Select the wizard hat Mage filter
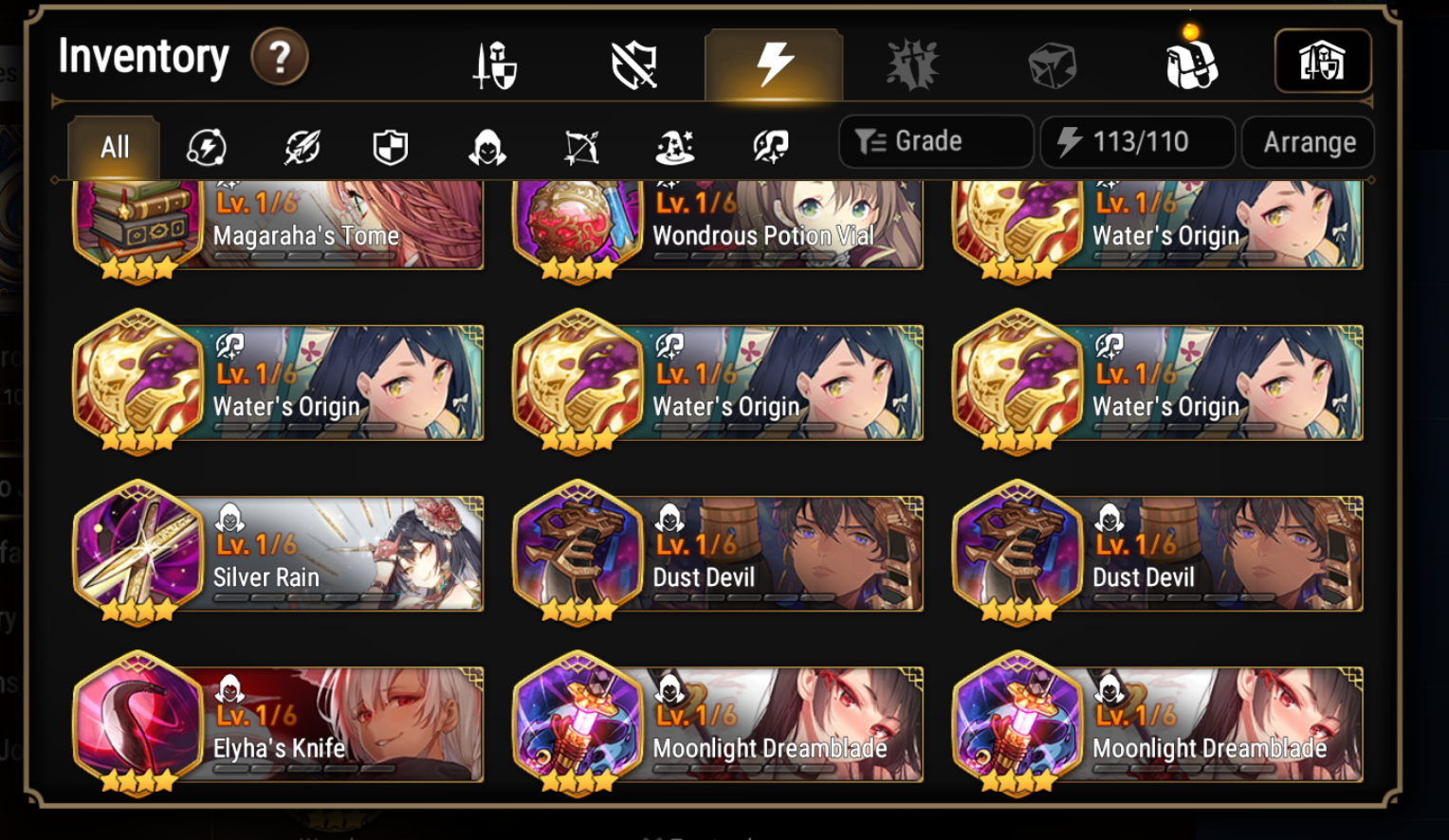Screen dimensions: 1449x840 click(675, 145)
